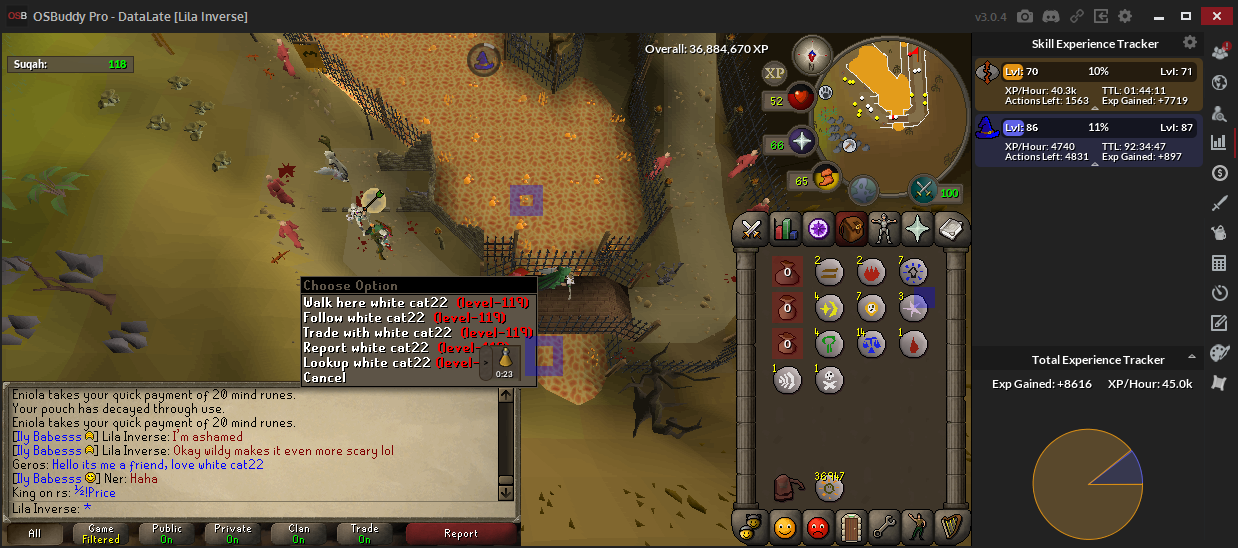Open the Combat Options tab
This screenshot has width=1238, height=548.
751,229
